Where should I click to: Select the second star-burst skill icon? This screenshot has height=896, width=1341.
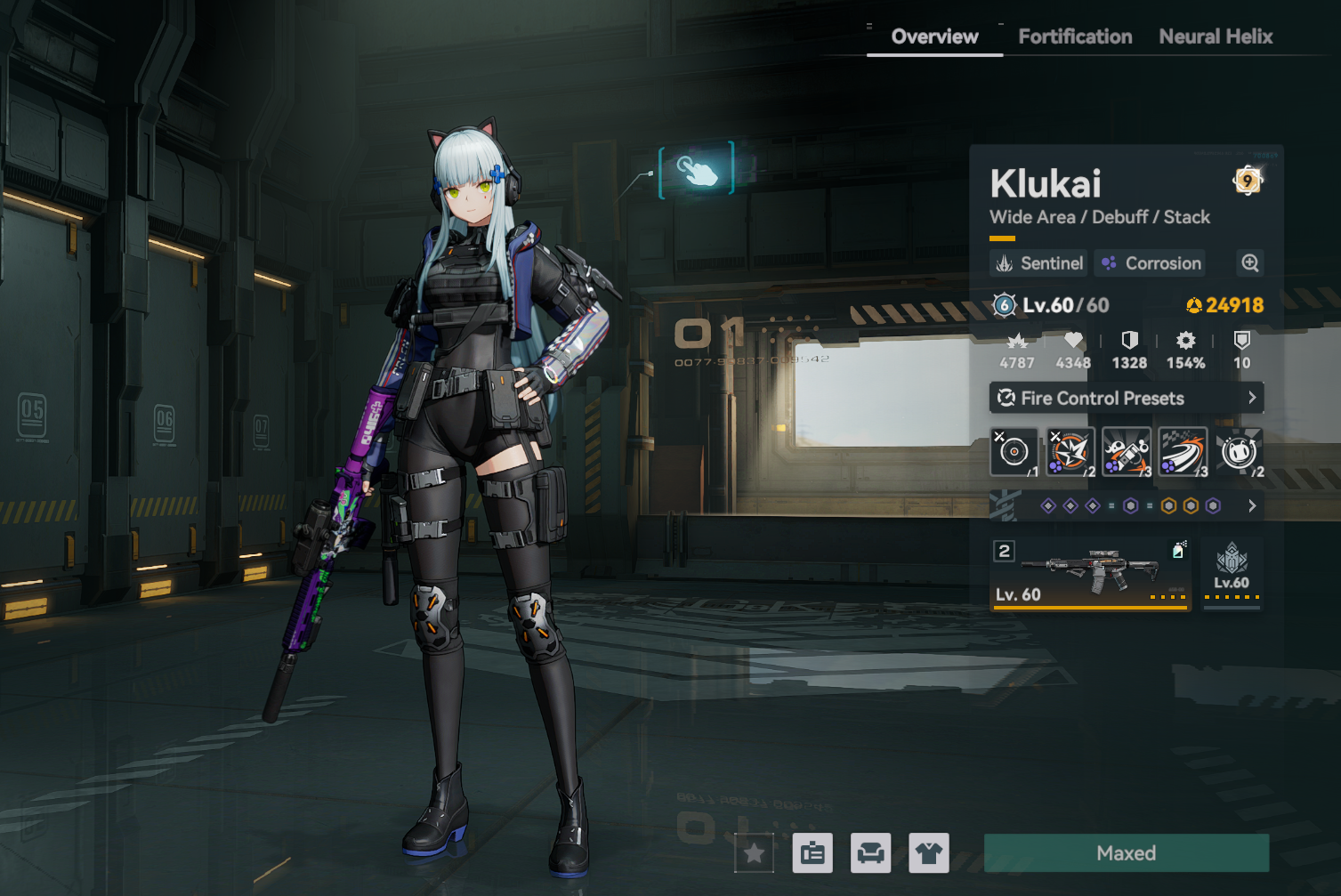[1070, 452]
